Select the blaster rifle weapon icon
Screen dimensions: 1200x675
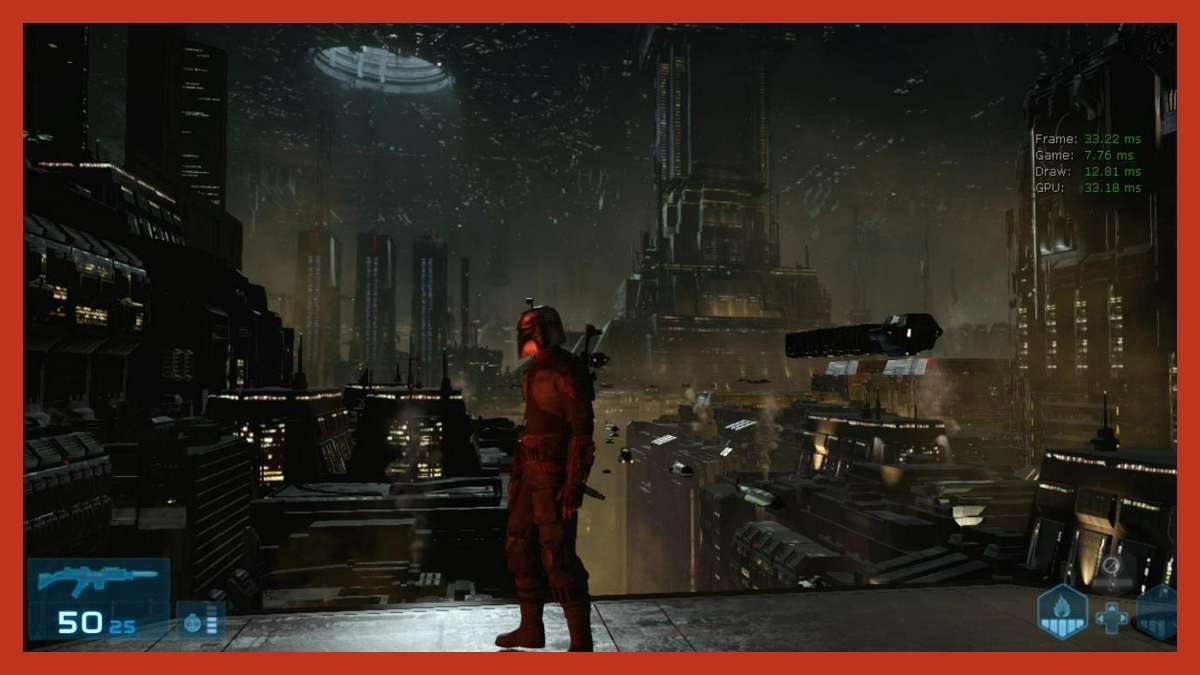tap(97, 580)
